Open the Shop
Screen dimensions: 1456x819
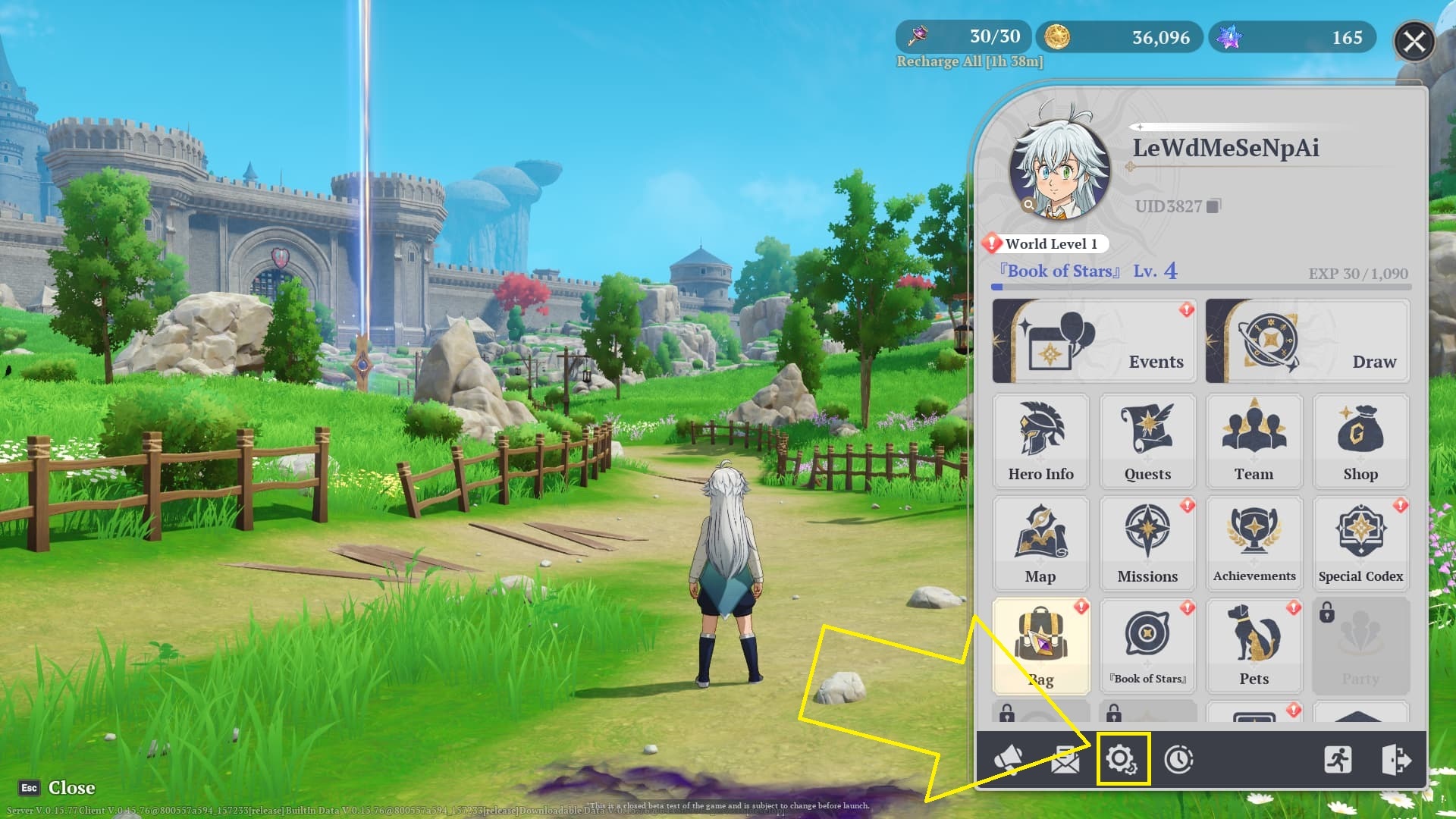(1360, 441)
